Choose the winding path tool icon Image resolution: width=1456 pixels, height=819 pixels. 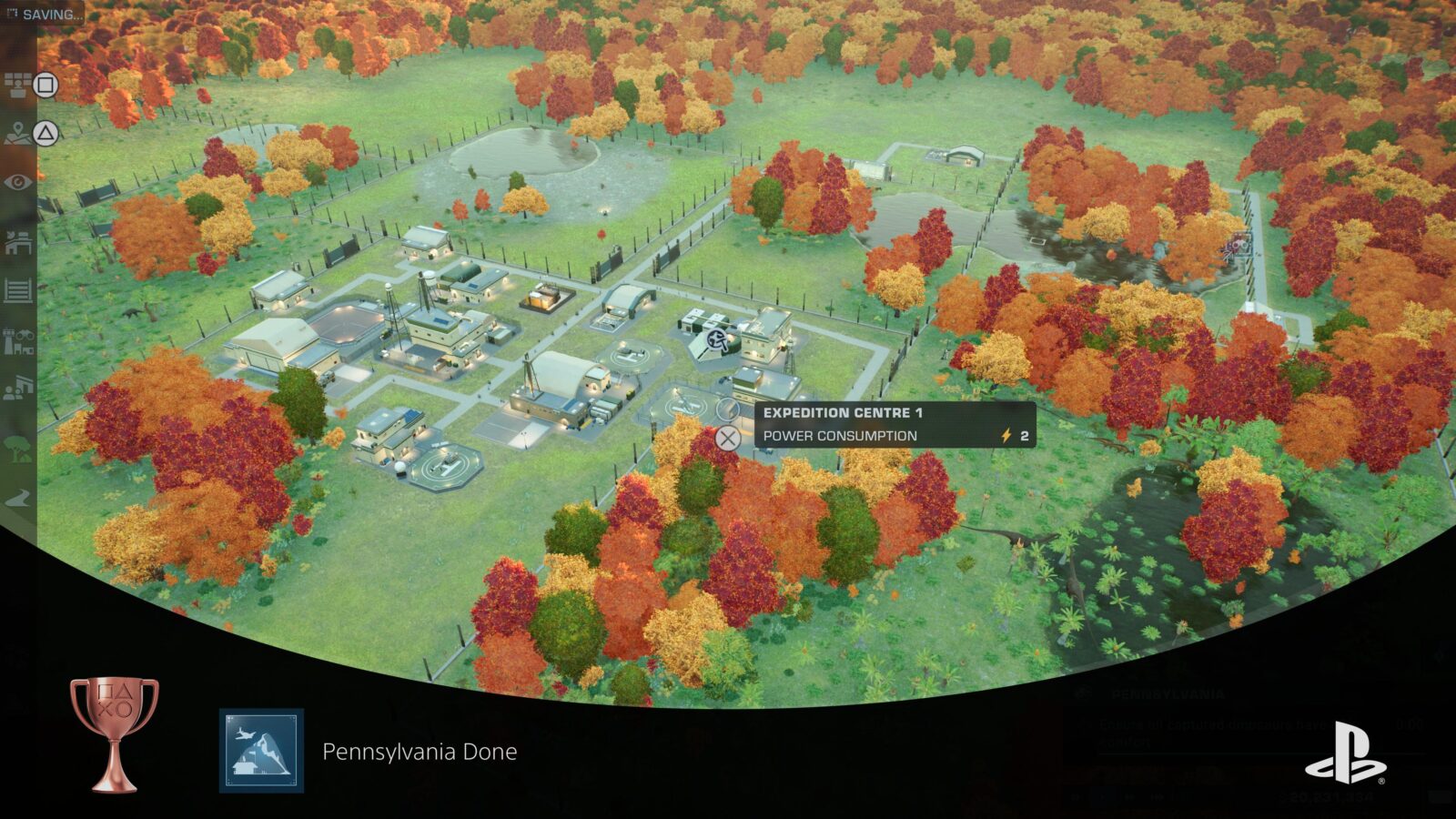tap(17, 498)
